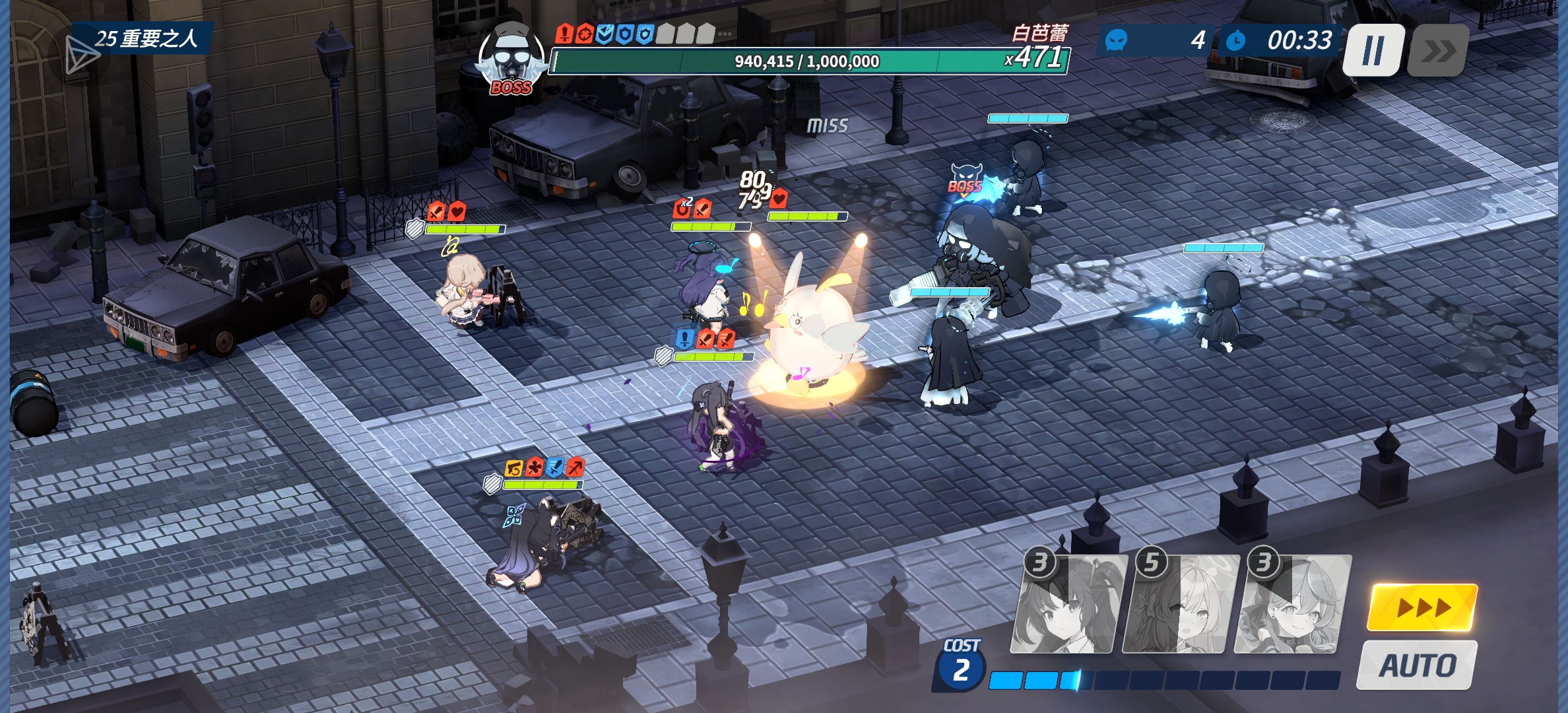Toggle AUTO battle mode

point(1418,665)
